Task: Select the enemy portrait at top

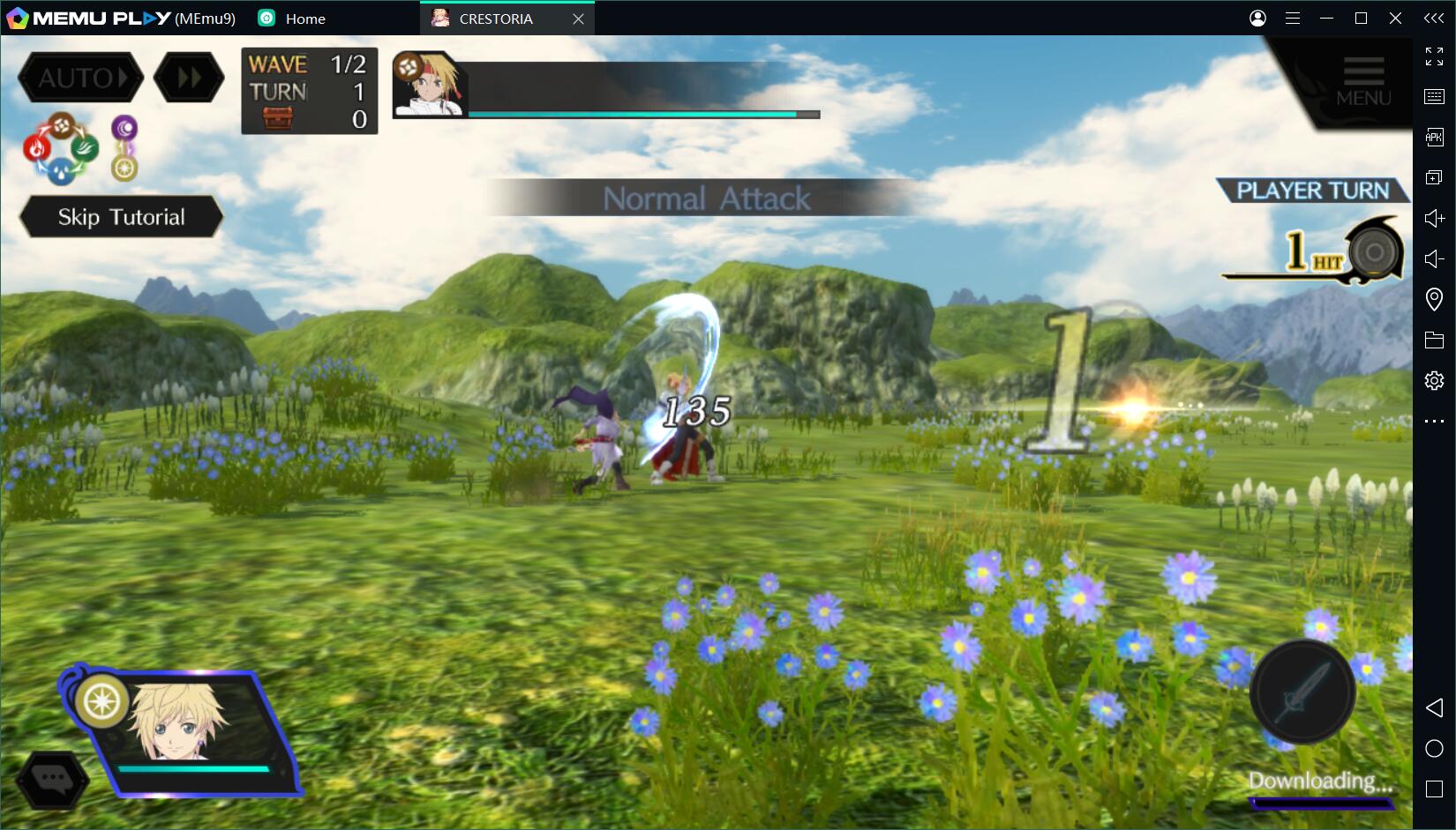Action: coord(430,85)
